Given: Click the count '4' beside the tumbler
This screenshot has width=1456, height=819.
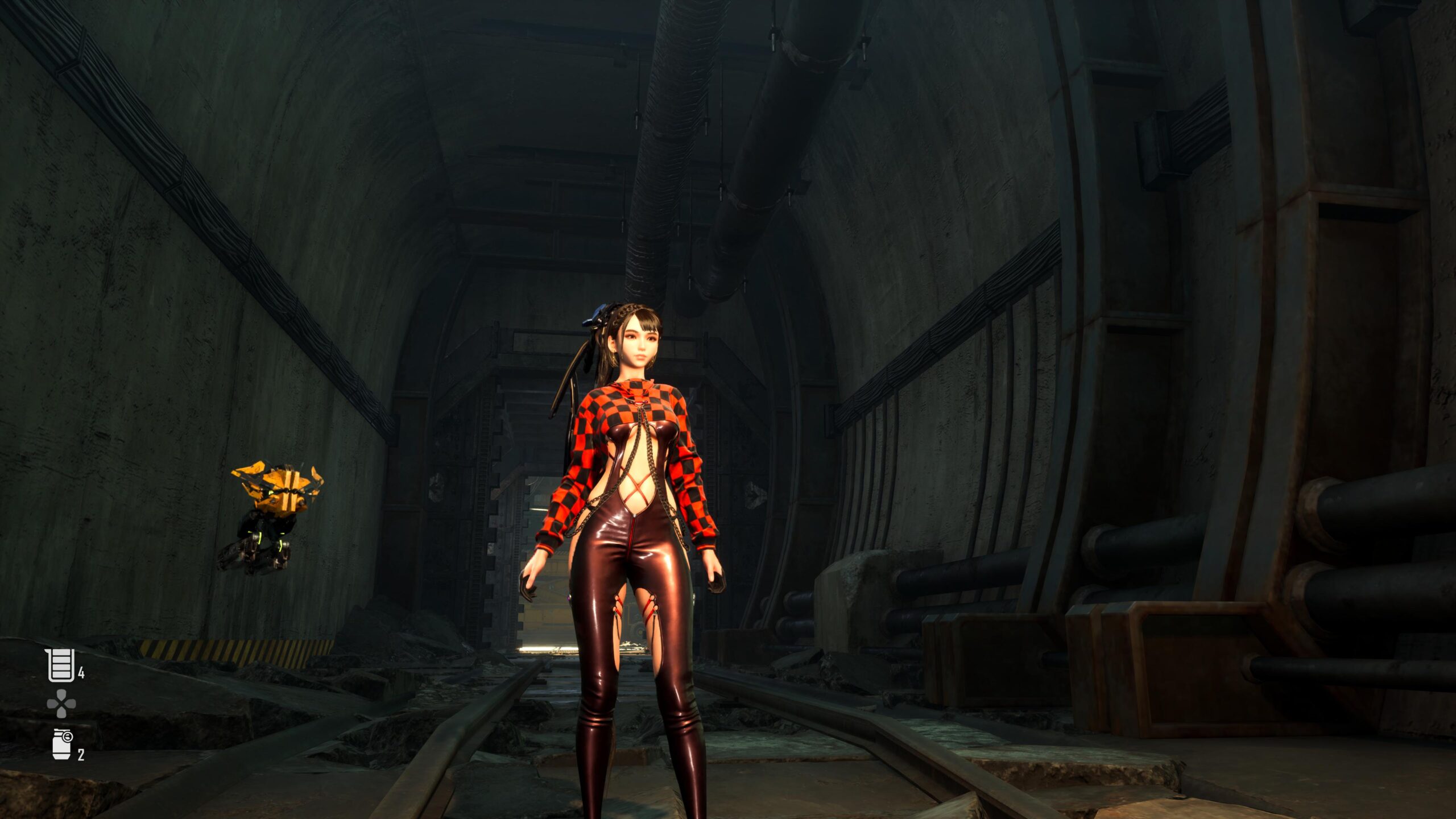Looking at the screenshot, I should click(x=81, y=671).
